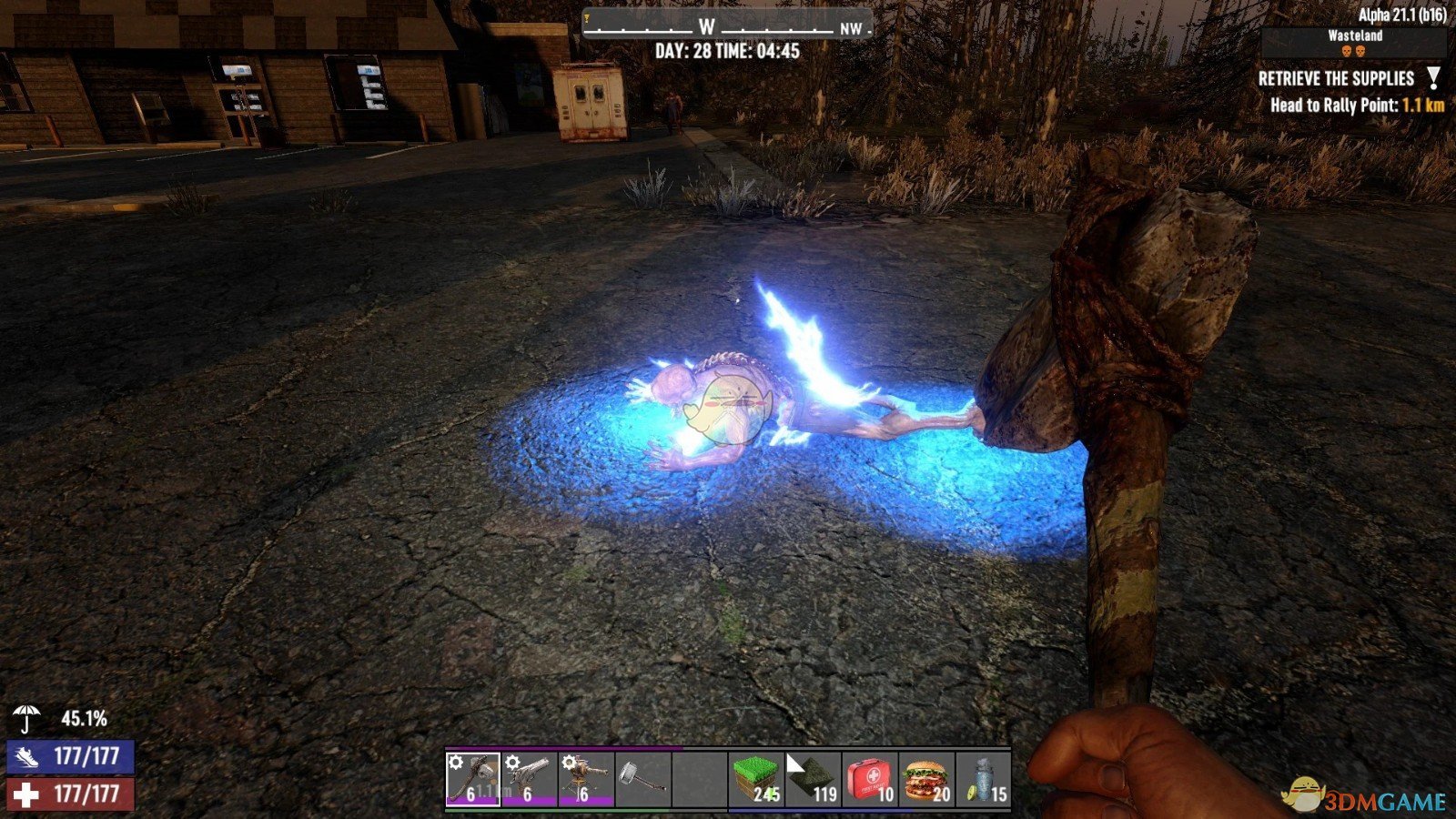Select the turret gun hotbar slot
This screenshot has height=819, width=1456.
point(586,779)
